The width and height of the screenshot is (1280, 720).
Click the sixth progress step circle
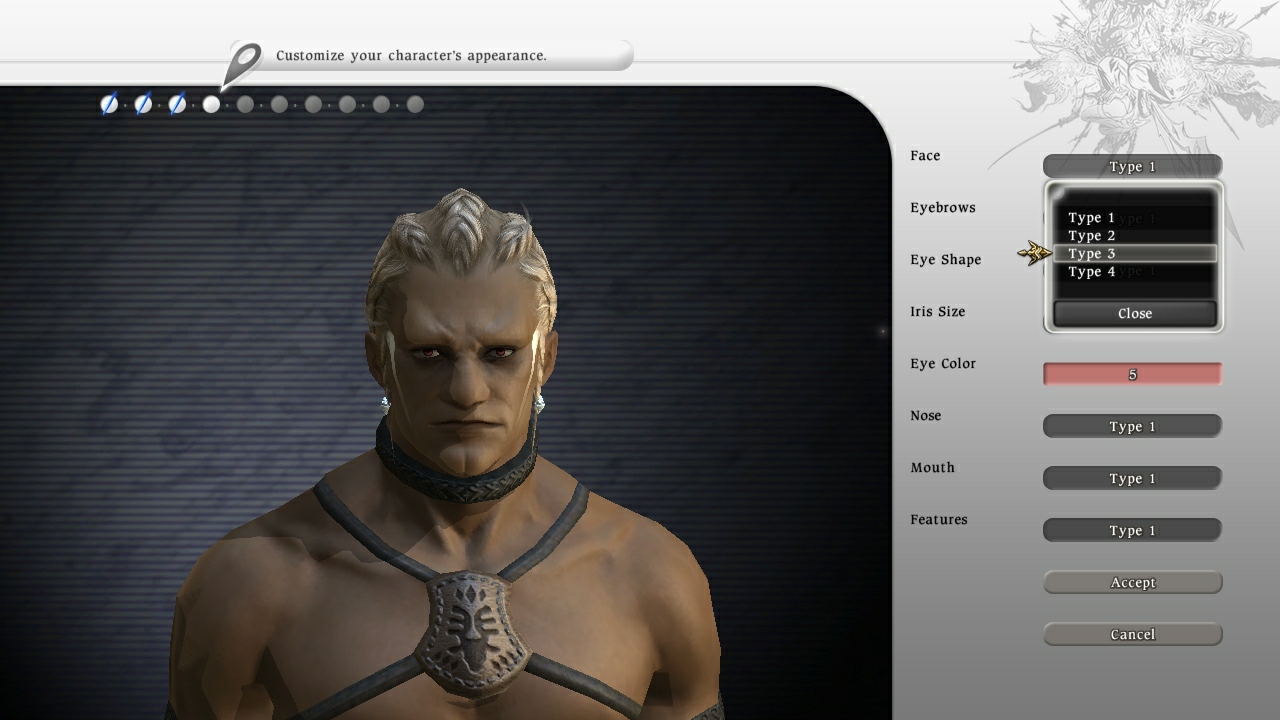279,104
